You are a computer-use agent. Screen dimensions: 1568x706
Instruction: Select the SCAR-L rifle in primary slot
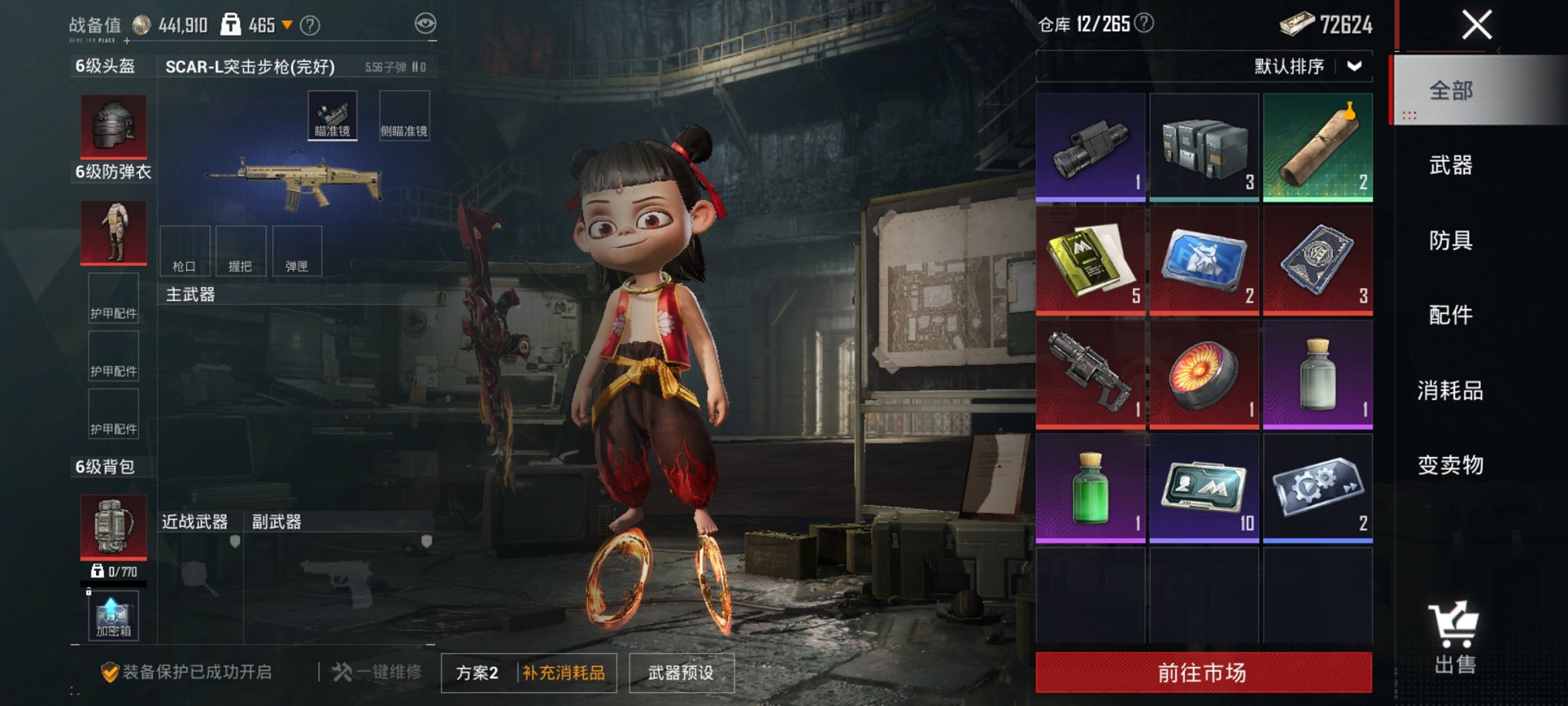pos(293,183)
